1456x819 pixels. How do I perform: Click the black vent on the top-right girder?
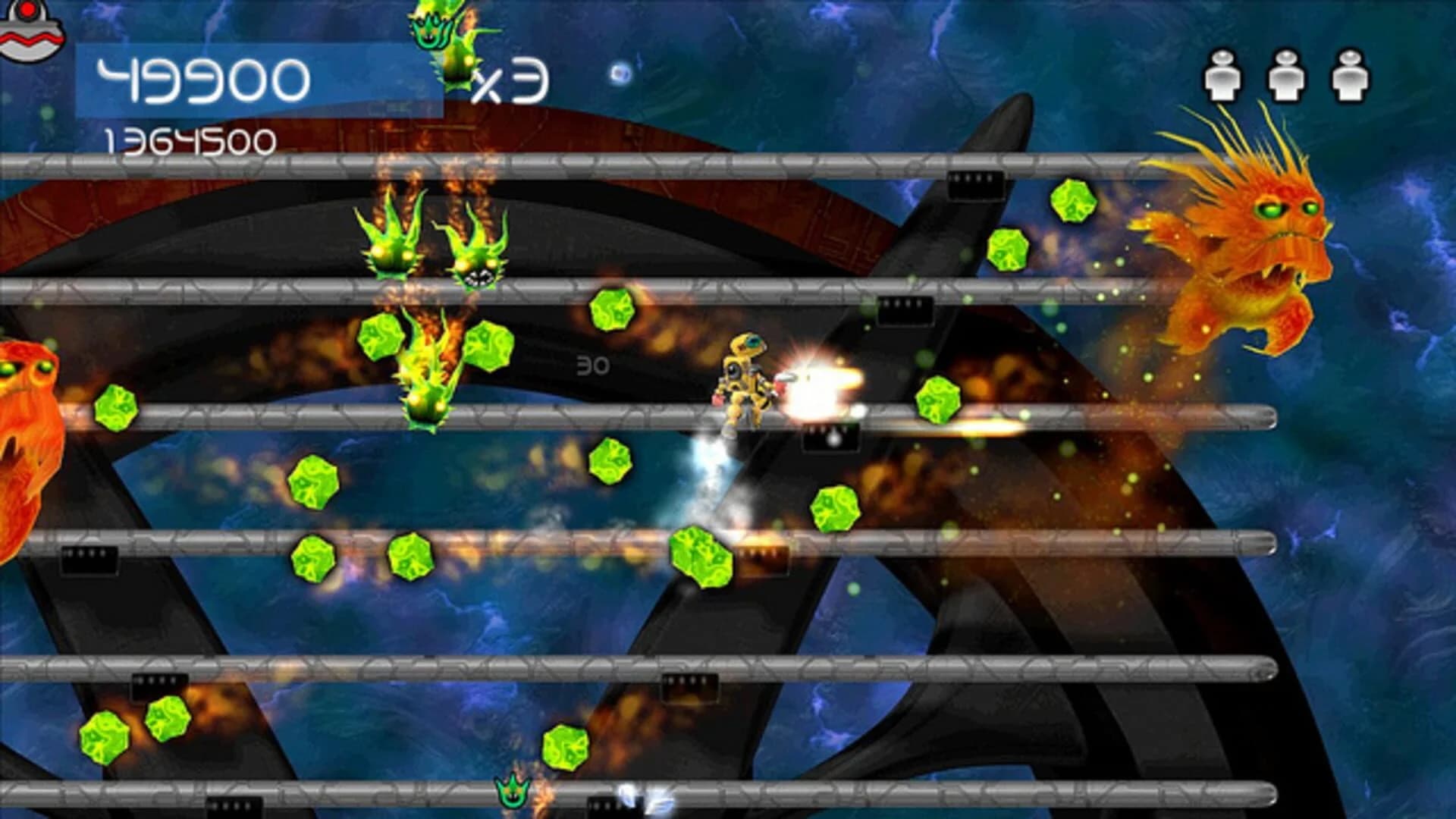pyautogui.click(x=974, y=186)
